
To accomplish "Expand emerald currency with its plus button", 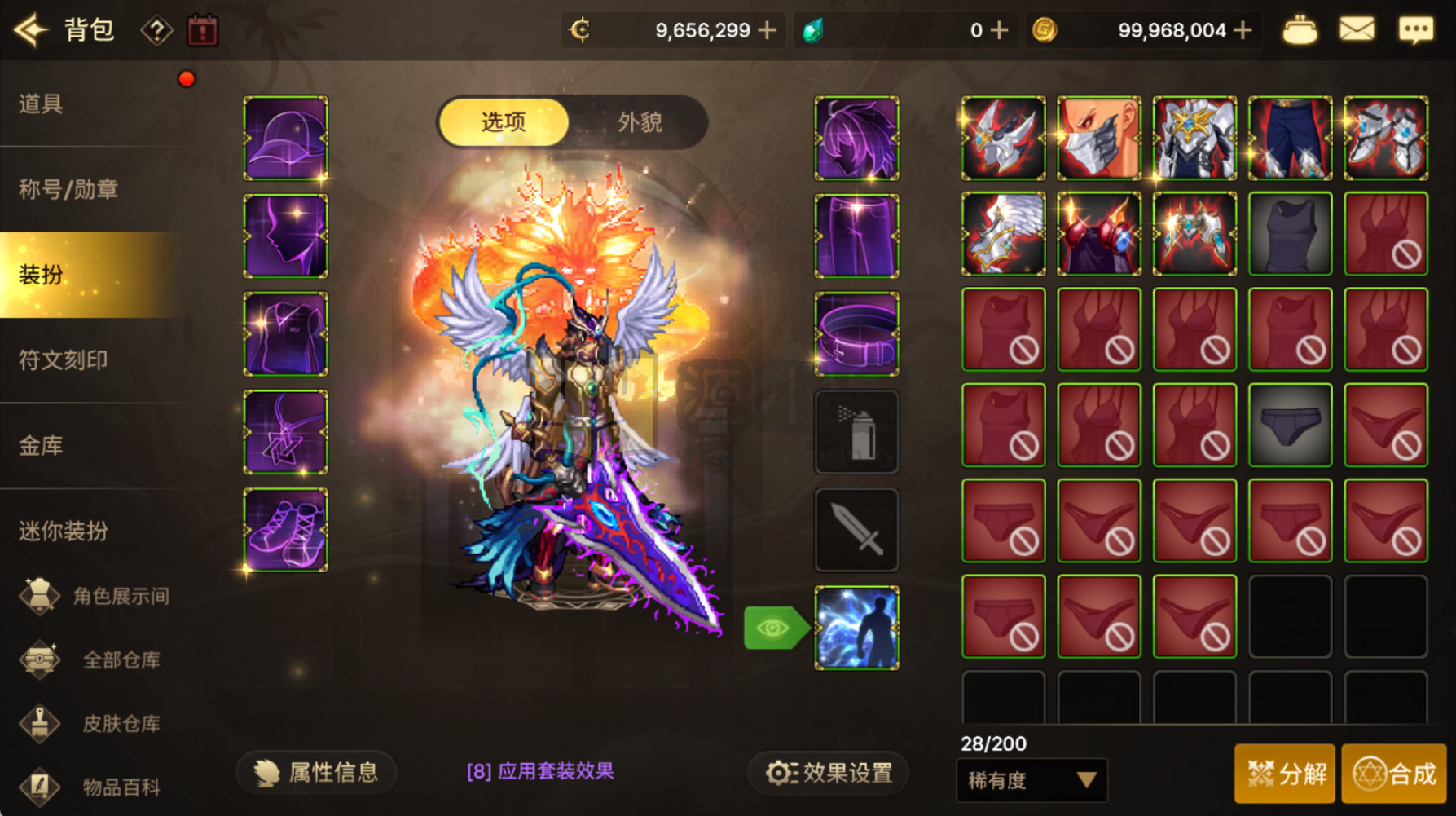I will [x=1000, y=29].
